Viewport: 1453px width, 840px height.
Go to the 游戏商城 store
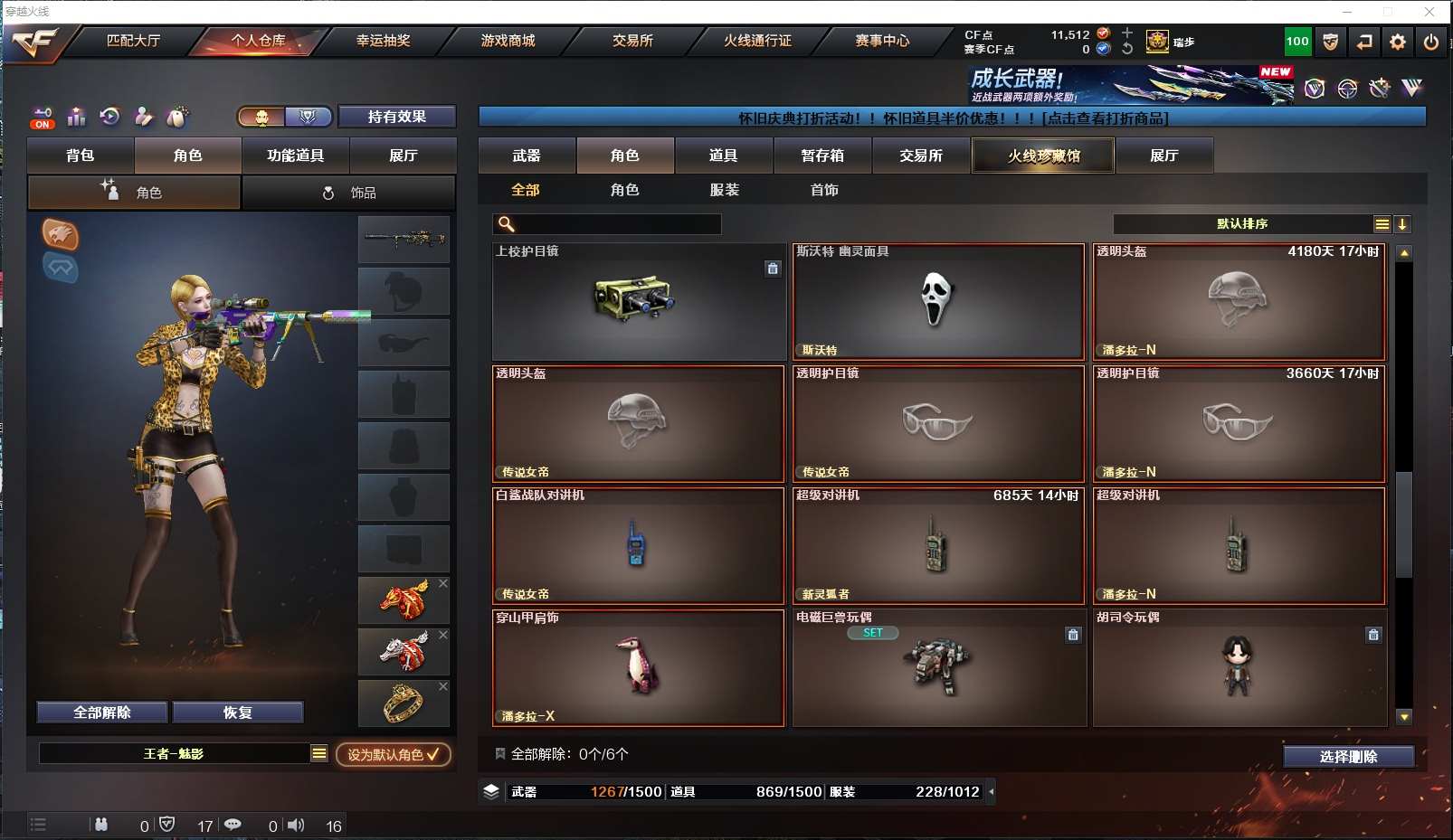point(508,41)
